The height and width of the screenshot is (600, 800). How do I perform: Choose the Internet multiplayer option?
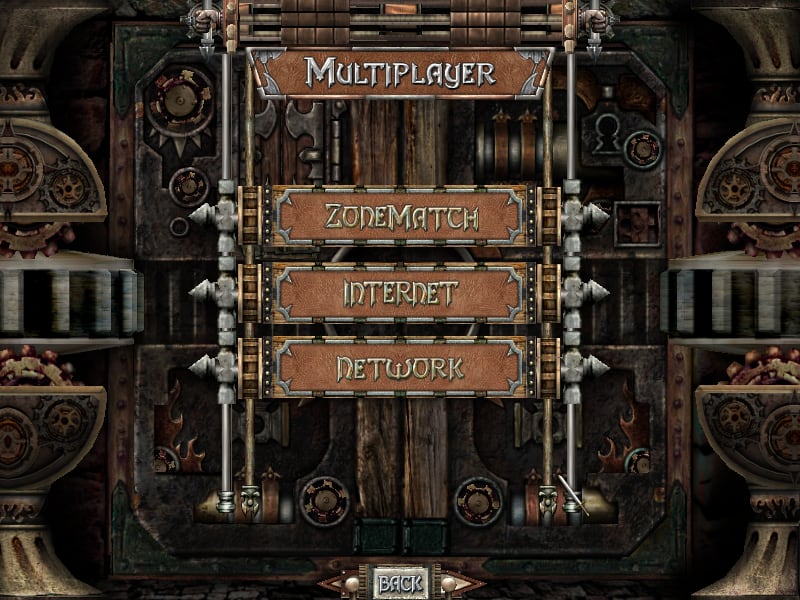[400, 293]
